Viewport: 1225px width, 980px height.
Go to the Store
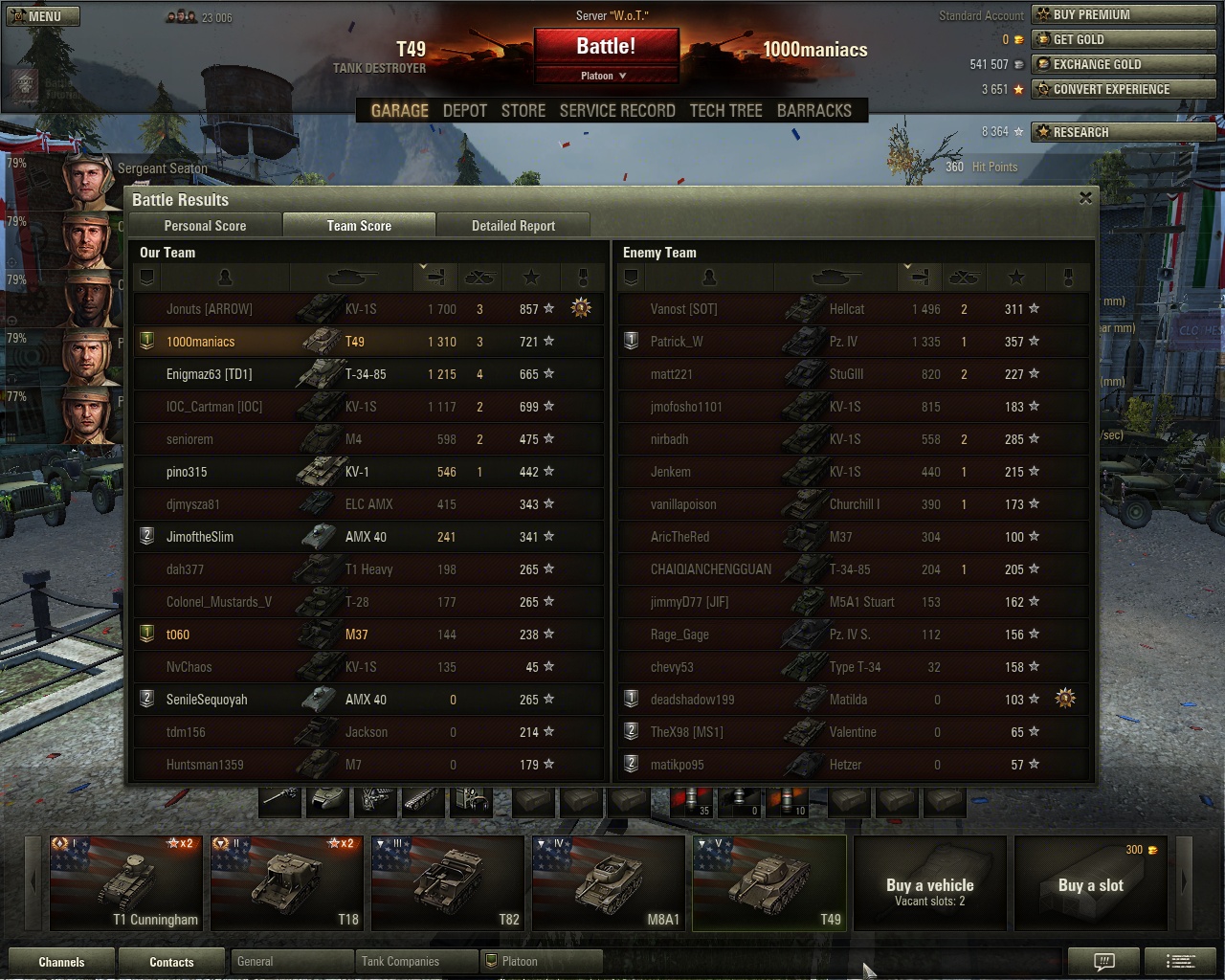[523, 111]
